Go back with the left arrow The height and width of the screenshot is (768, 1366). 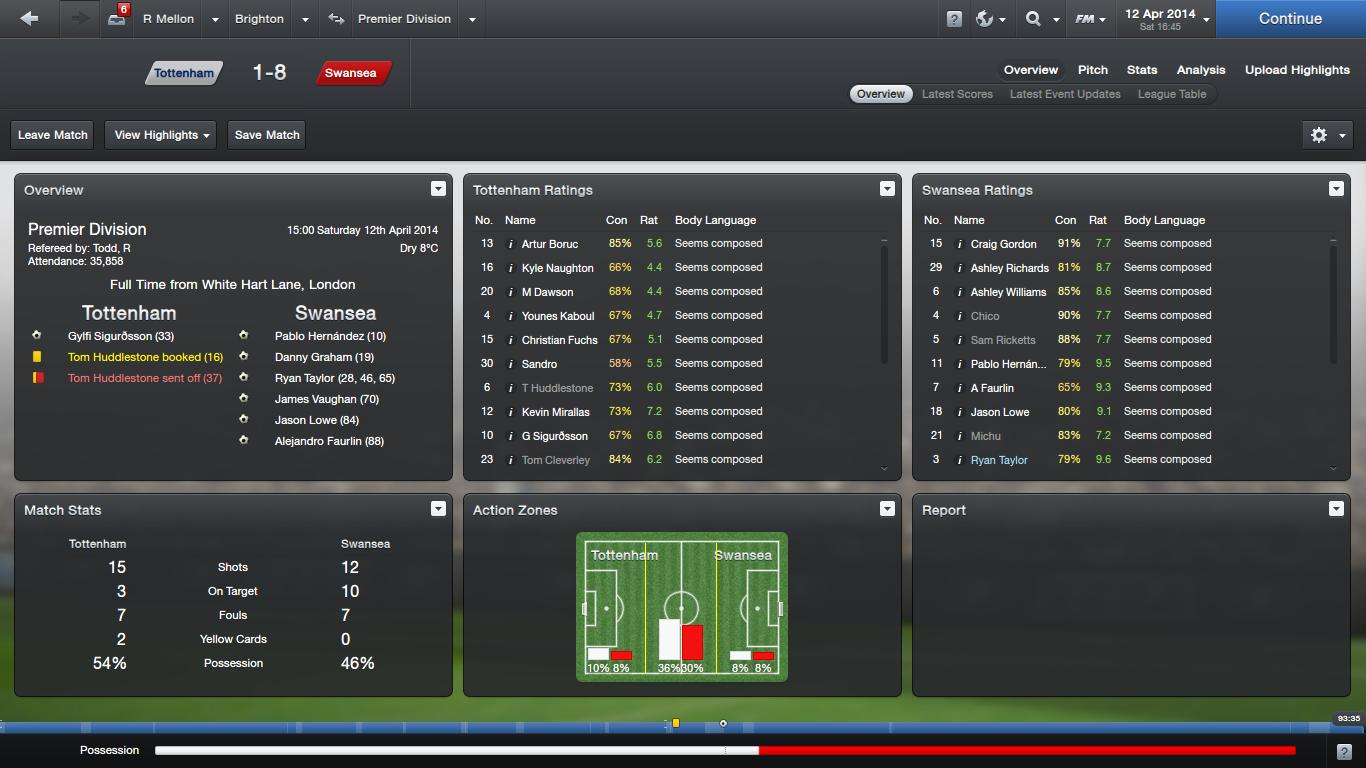[x=29, y=18]
